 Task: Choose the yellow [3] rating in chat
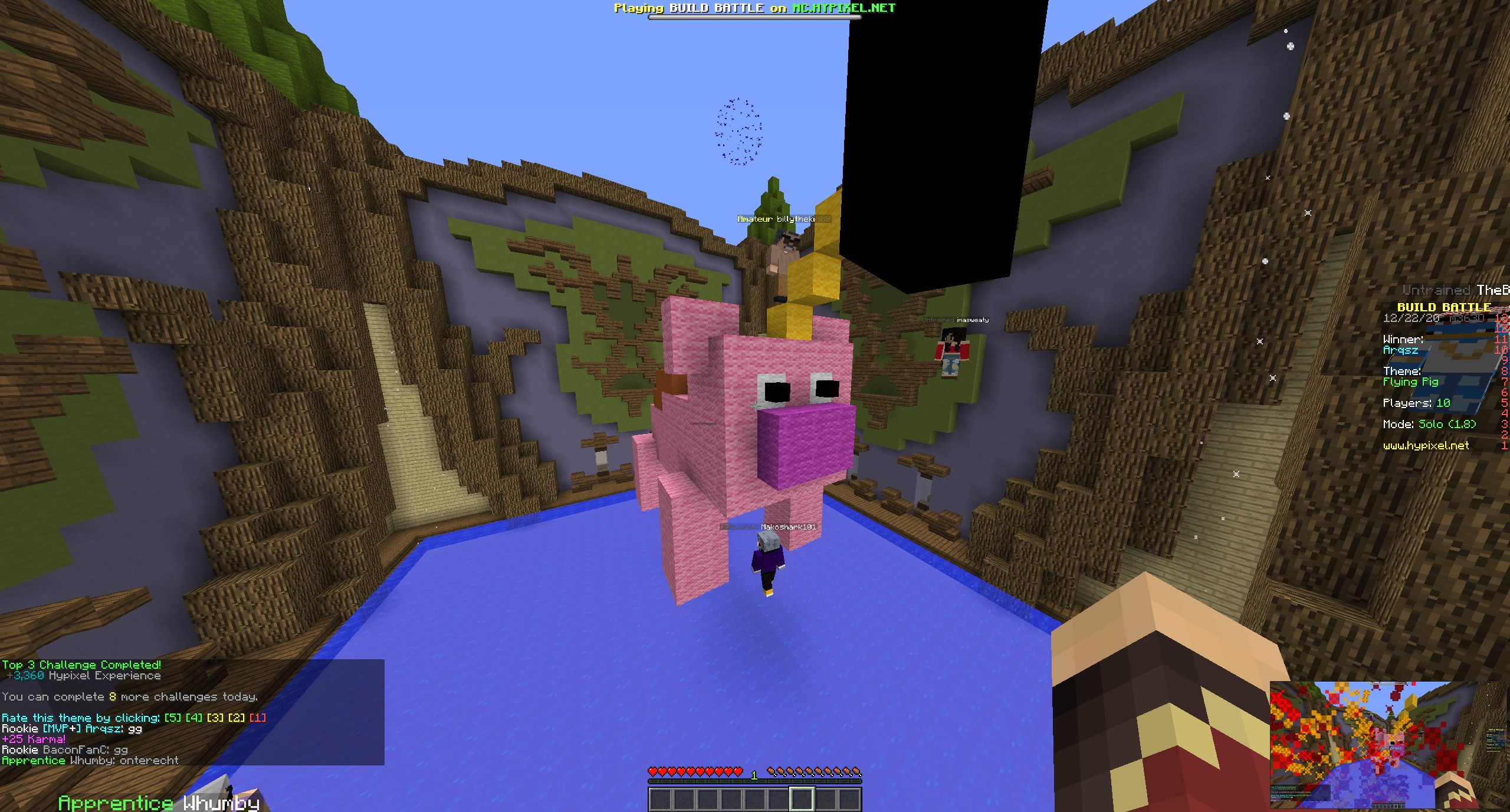coord(215,718)
